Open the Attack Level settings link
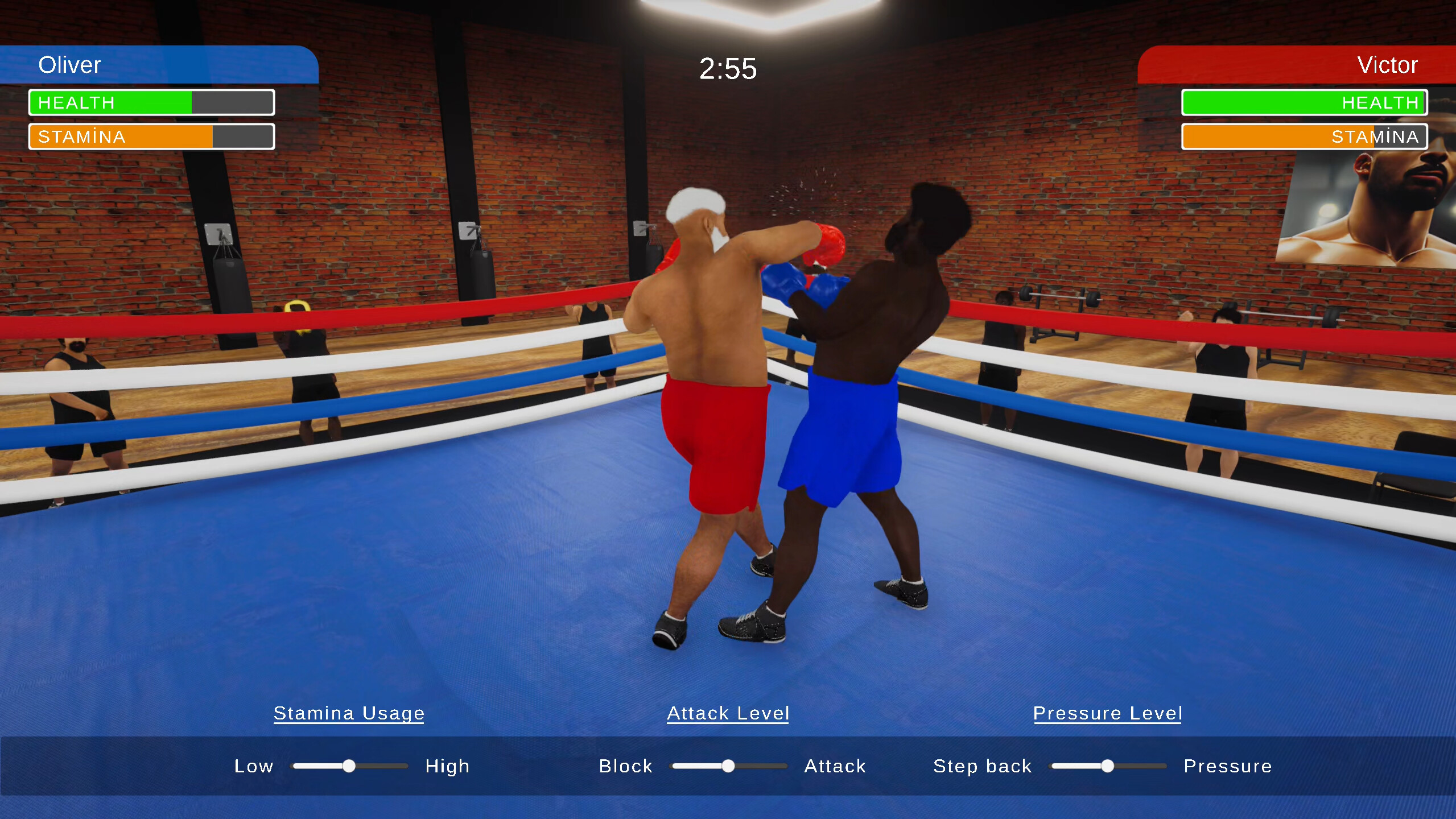Image resolution: width=1456 pixels, height=819 pixels. (x=728, y=713)
